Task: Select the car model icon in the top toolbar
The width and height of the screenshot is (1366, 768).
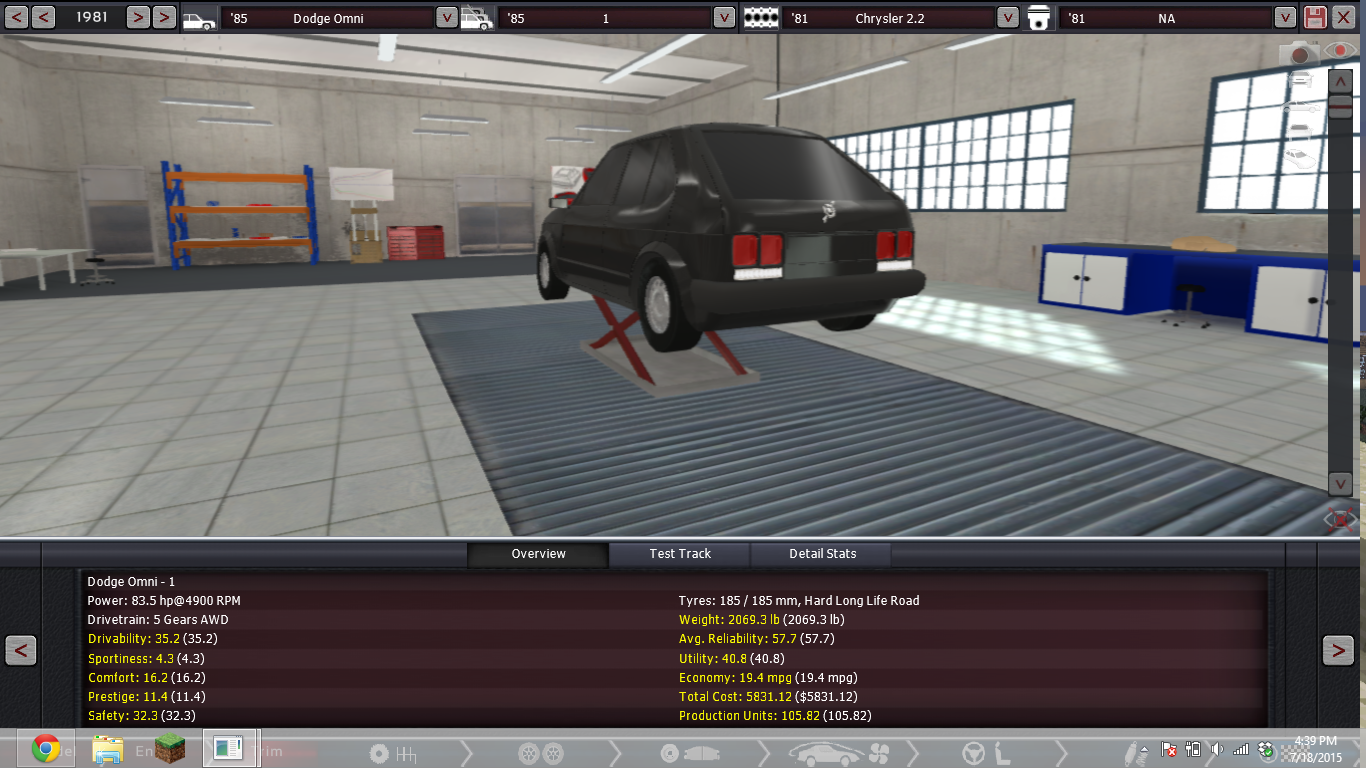Action: (x=199, y=17)
